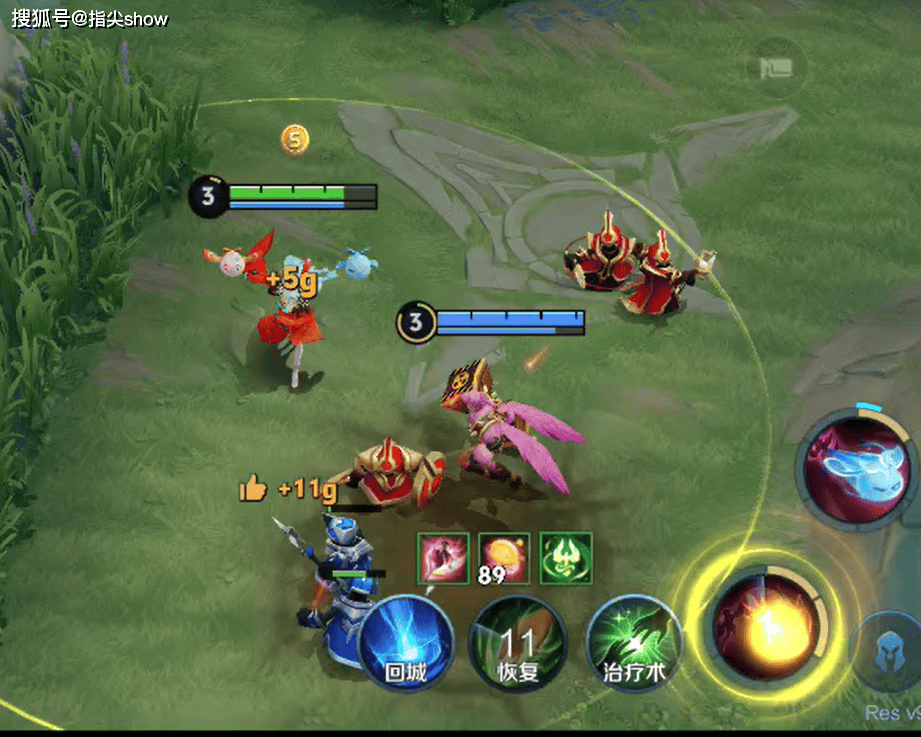Tap the faint flag signal button
The width and height of the screenshot is (921, 737).
(777, 68)
